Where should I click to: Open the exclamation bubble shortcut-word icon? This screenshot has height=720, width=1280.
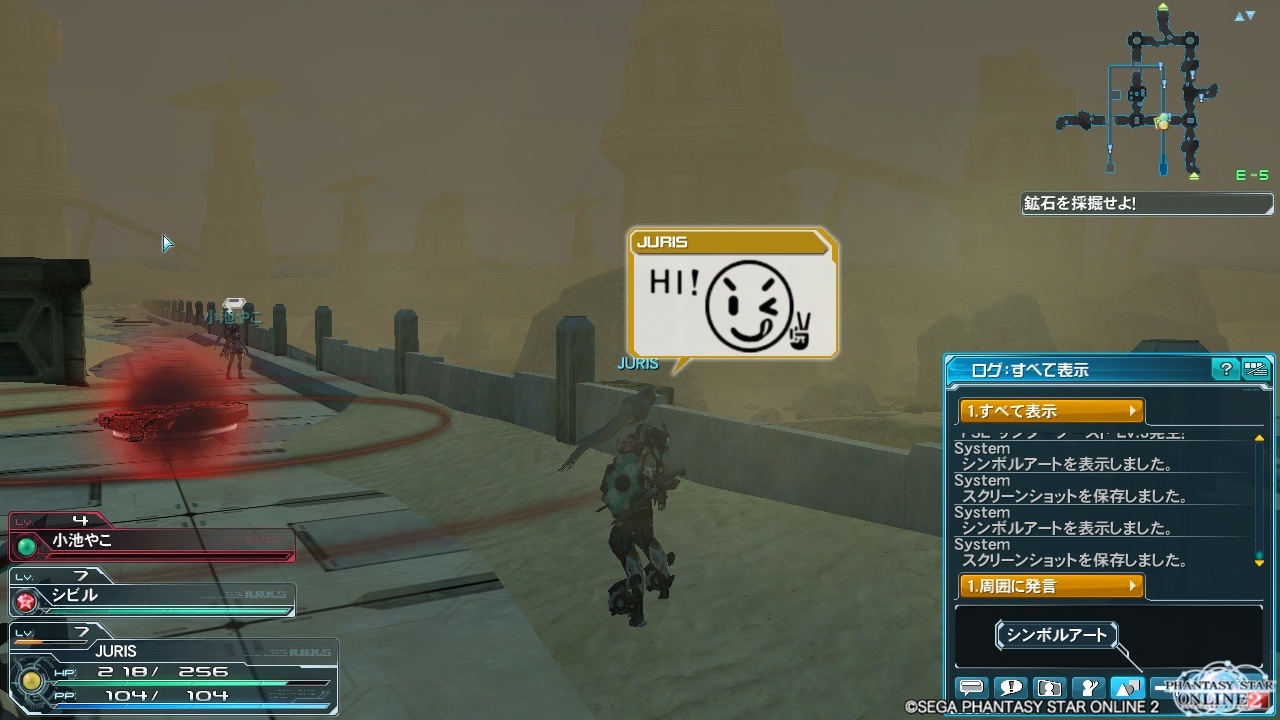click(1010, 688)
